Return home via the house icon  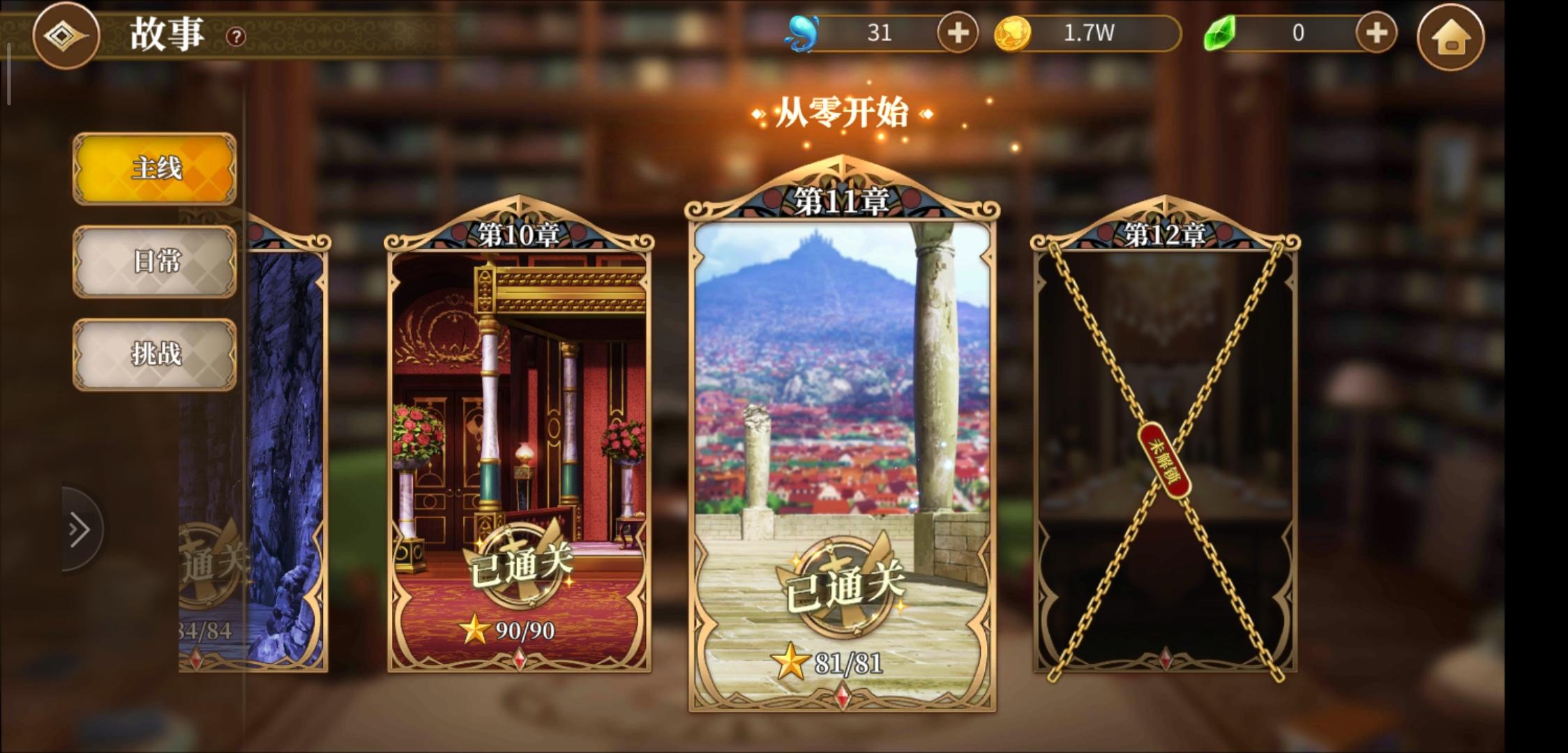(x=1452, y=36)
